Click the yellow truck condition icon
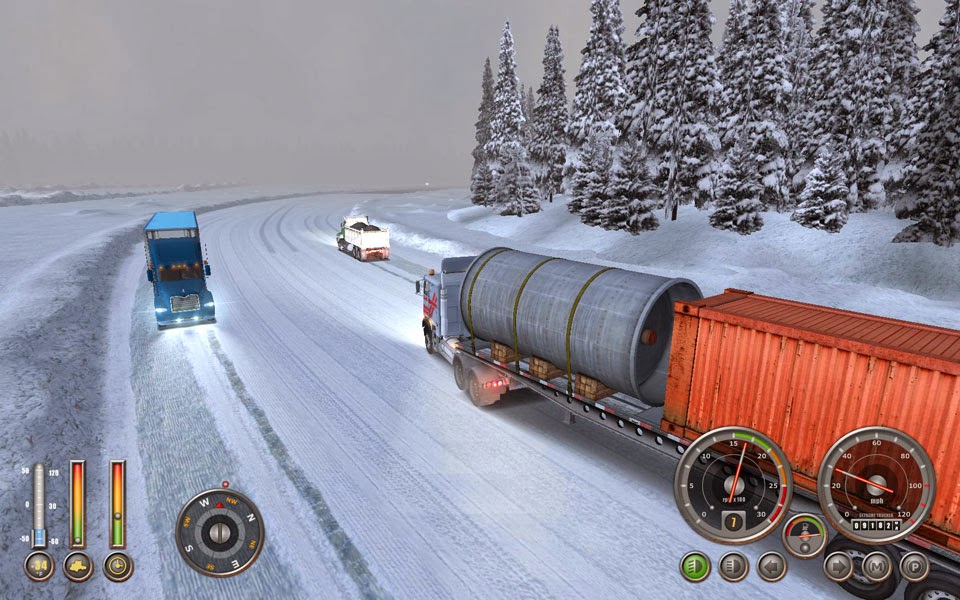This screenshot has width=960, height=600. (x=78, y=566)
